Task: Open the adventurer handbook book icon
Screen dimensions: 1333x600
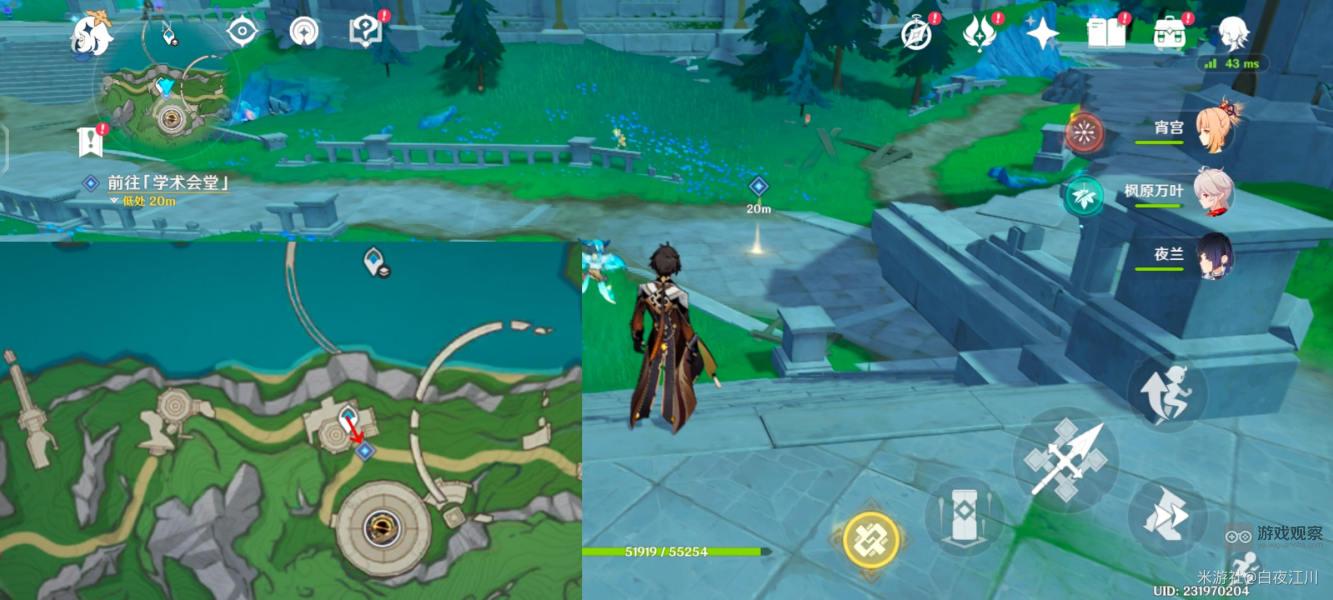Action: click(x=1106, y=34)
